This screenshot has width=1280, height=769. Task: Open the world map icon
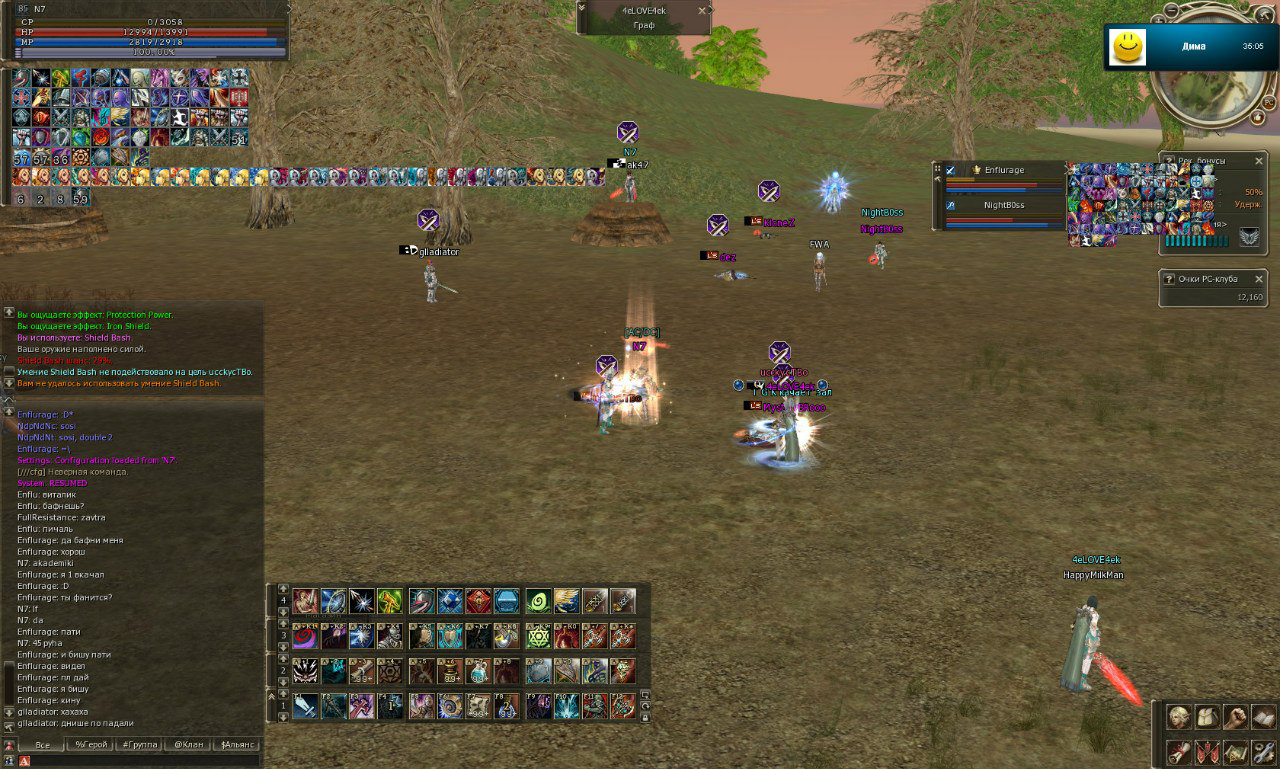point(1235,751)
